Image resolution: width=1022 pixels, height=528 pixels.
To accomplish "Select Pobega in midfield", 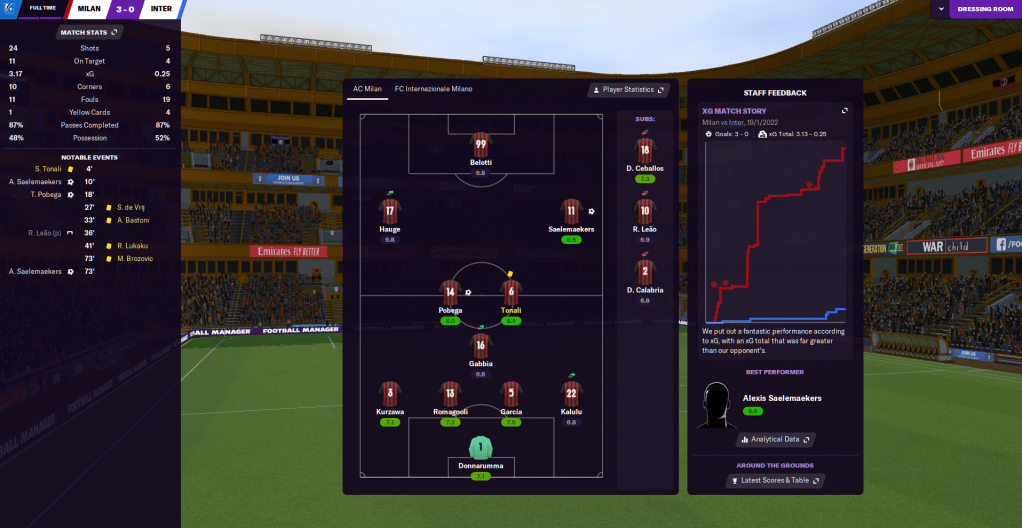I will pos(451,293).
